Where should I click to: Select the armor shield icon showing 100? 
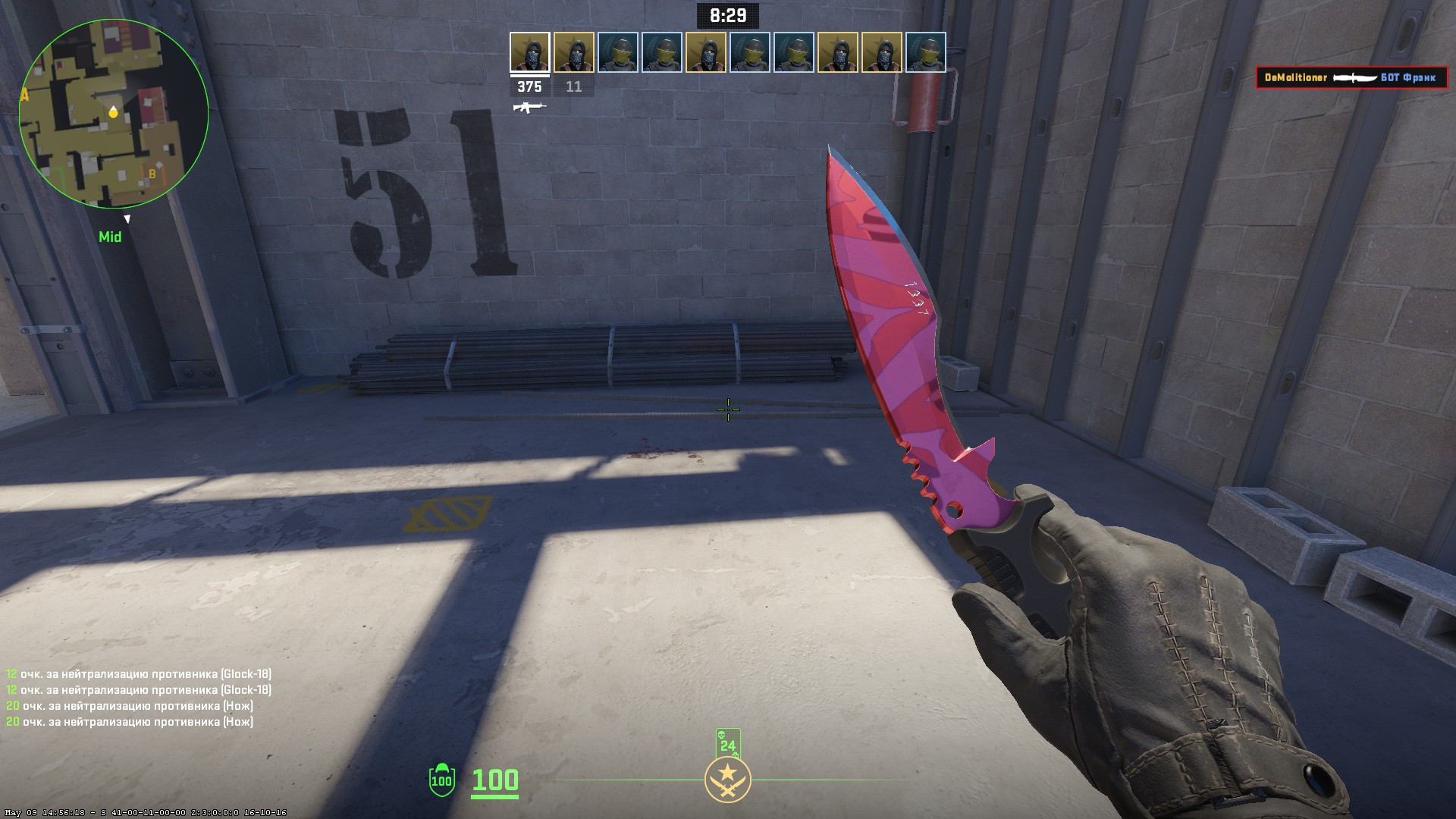click(441, 778)
